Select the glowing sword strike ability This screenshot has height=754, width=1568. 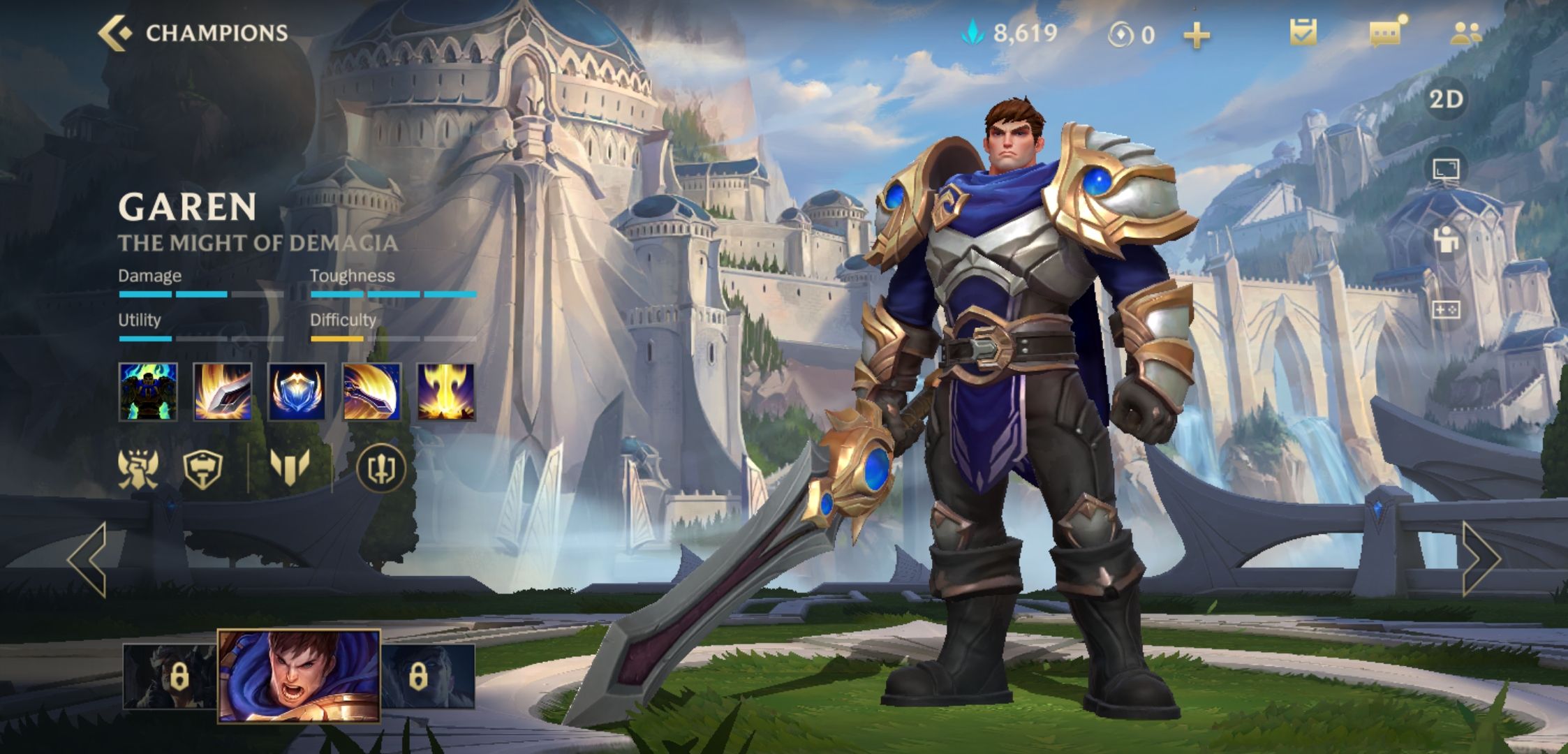pyautogui.click(x=223, y=392)
